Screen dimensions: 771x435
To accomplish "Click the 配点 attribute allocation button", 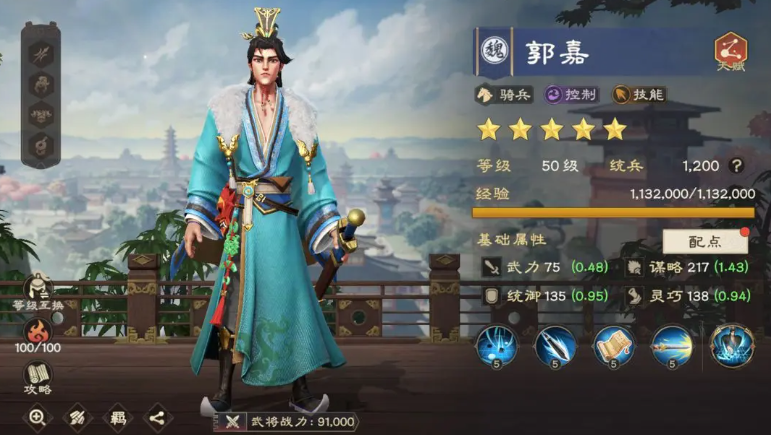I will click(704, 241).
